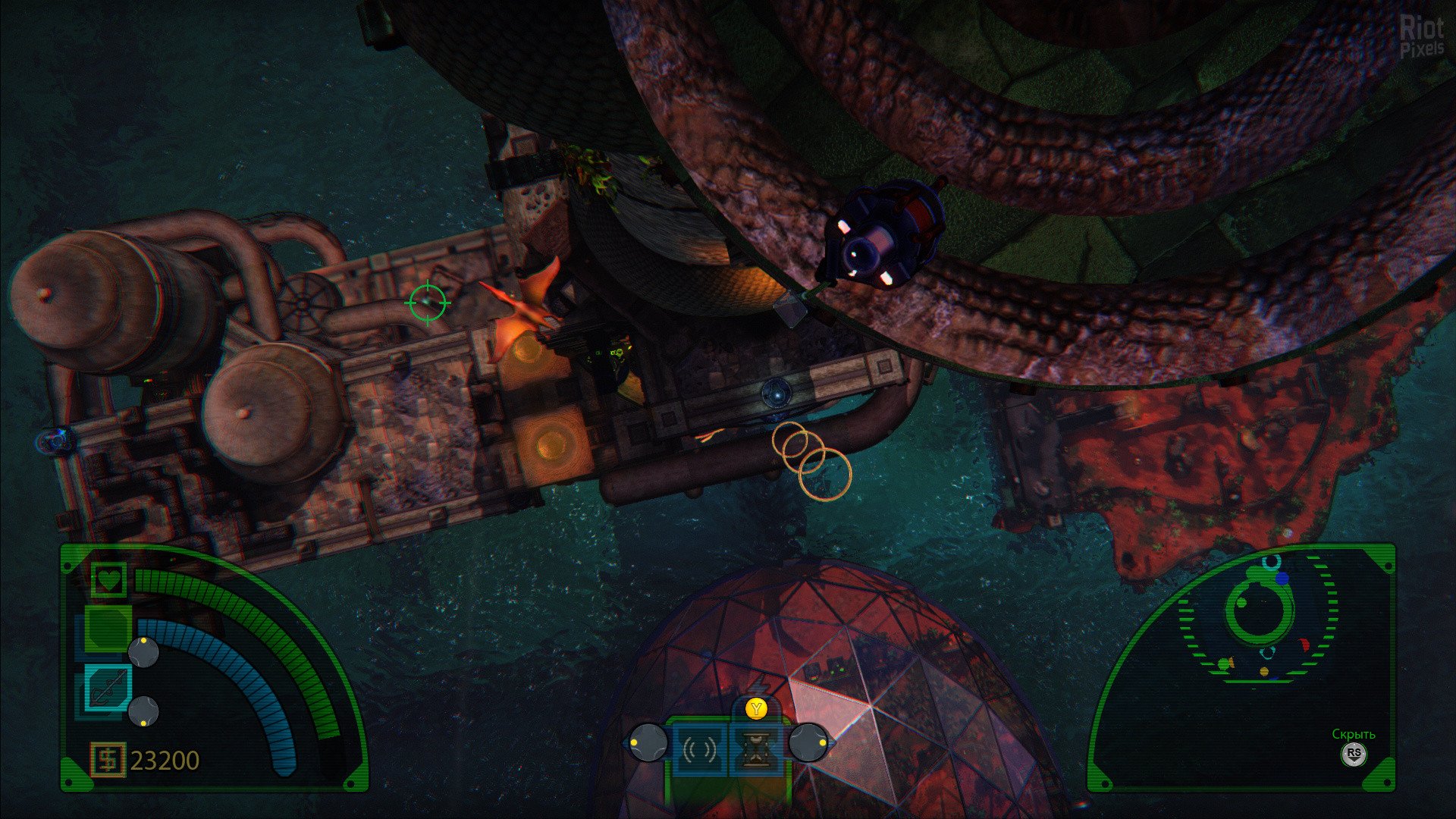Click the heart health icon
The height and width of the screenshot is (819, 1456).
(109, 581)
